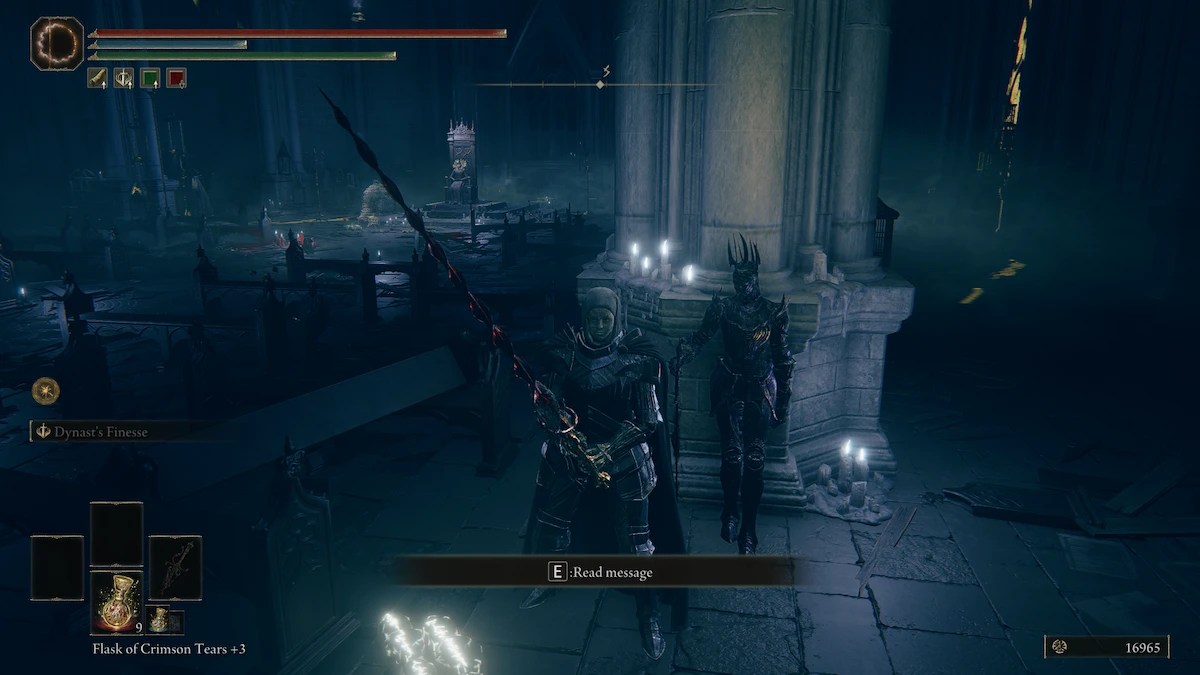Screen dimensions: 1200x675
Task: Click the red square status icon
Action: (176, 78)
